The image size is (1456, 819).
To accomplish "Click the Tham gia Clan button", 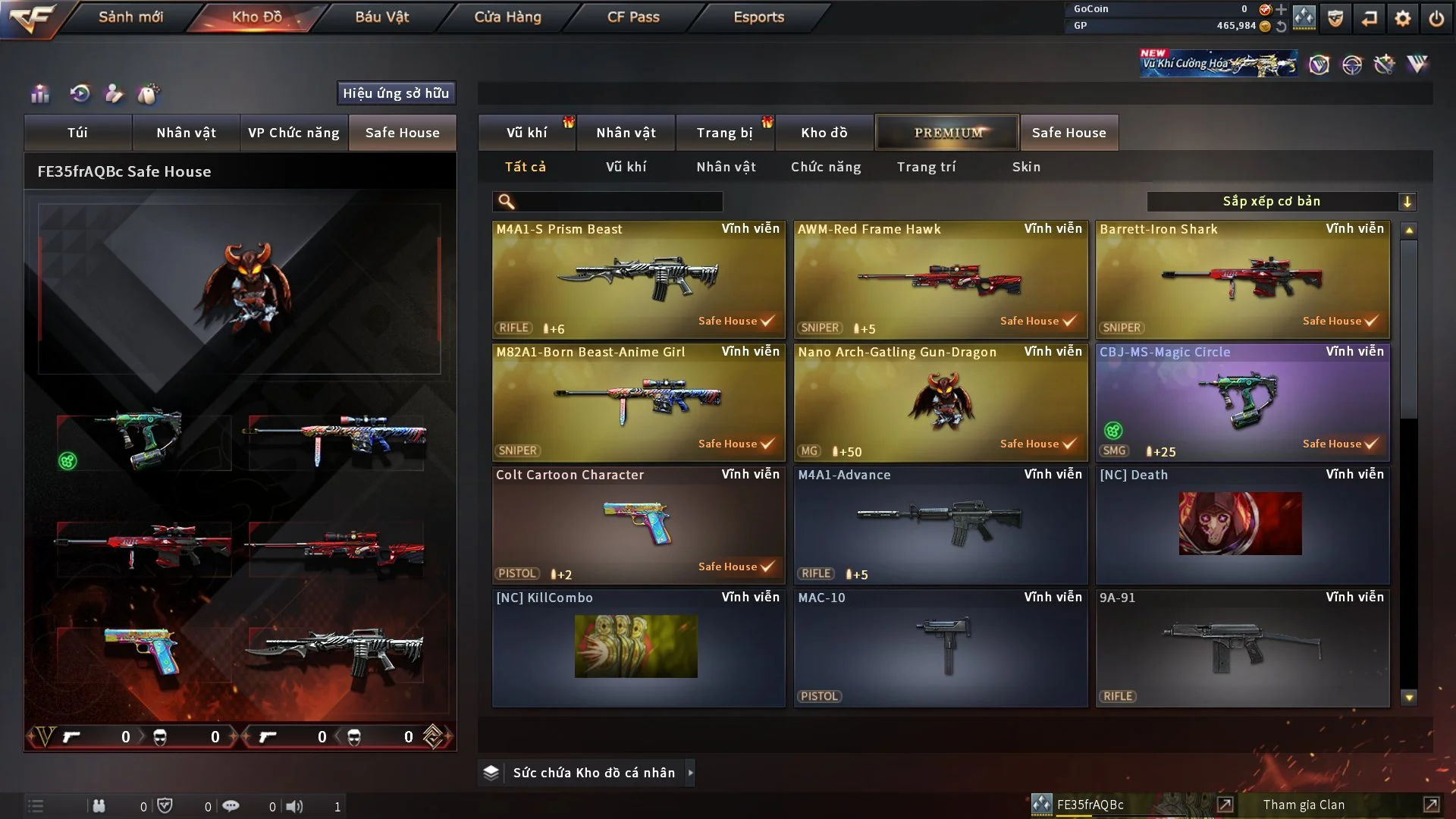I will [x=1304, y=805].
